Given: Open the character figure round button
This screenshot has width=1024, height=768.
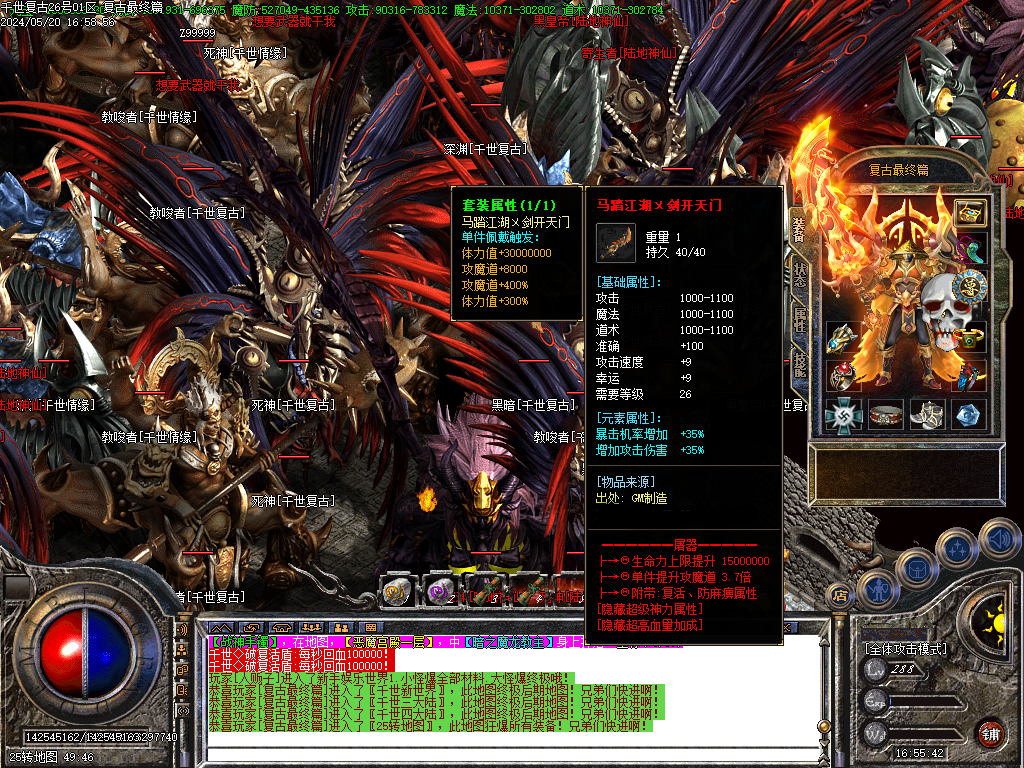Looking at the screenshot, I should pos(876,590).
